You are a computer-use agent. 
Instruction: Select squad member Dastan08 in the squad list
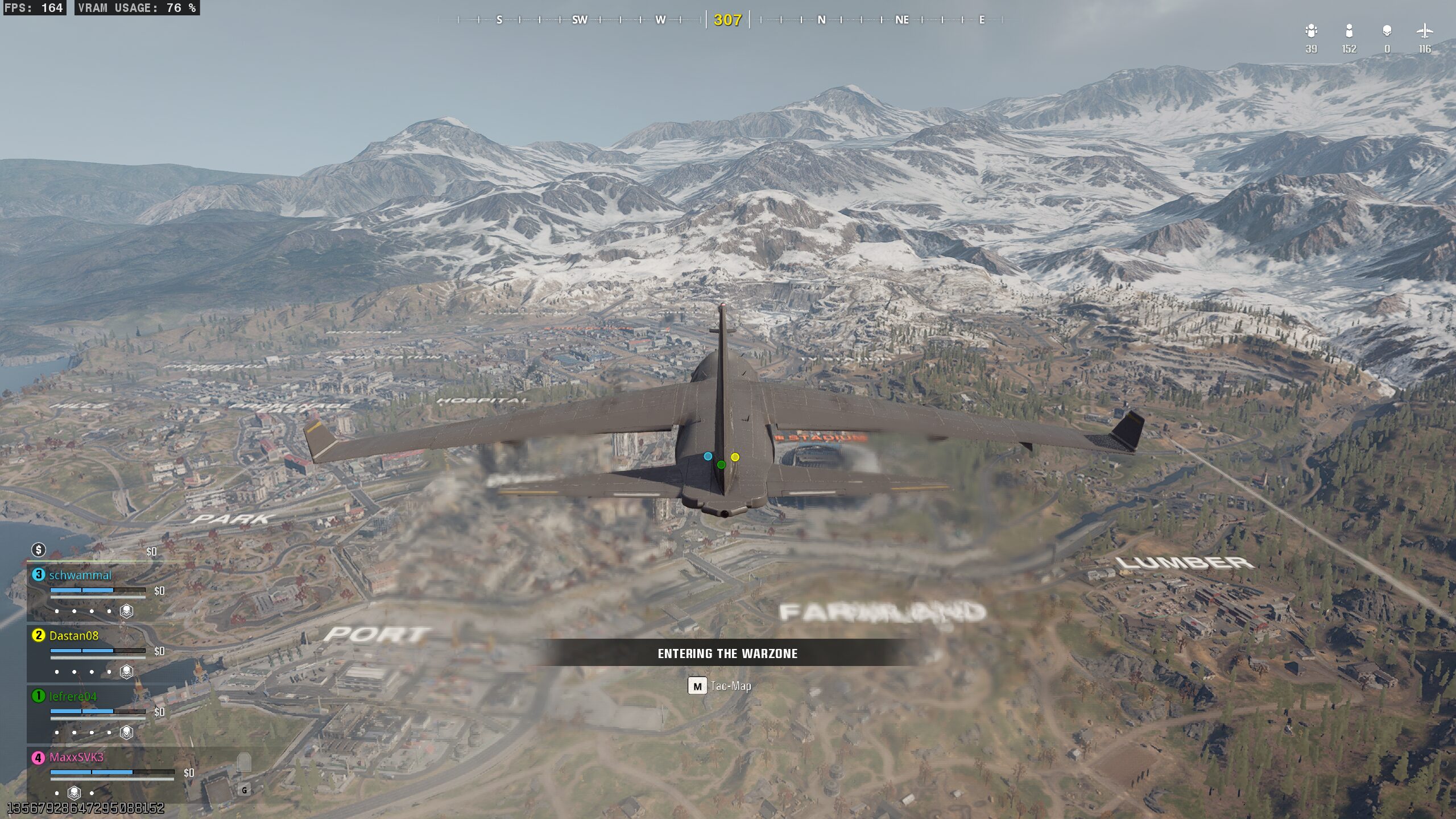click(x=74, y=635)
